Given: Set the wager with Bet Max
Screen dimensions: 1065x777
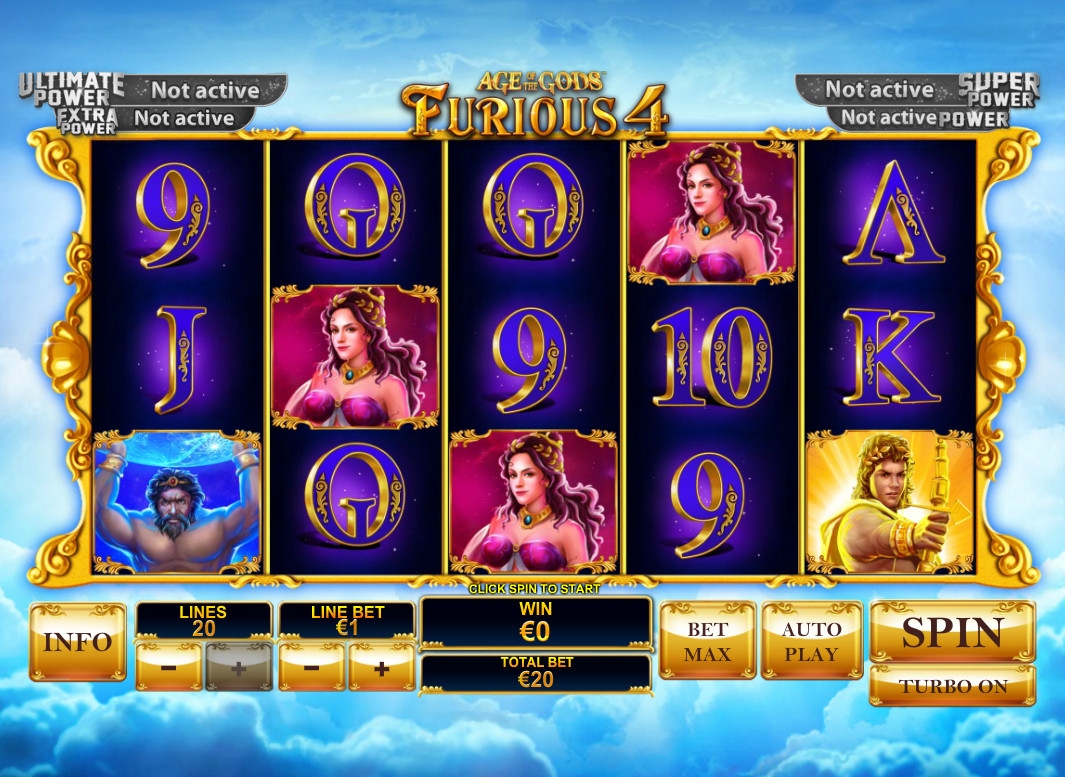Looking at the screenshot, I should (707, 641).
